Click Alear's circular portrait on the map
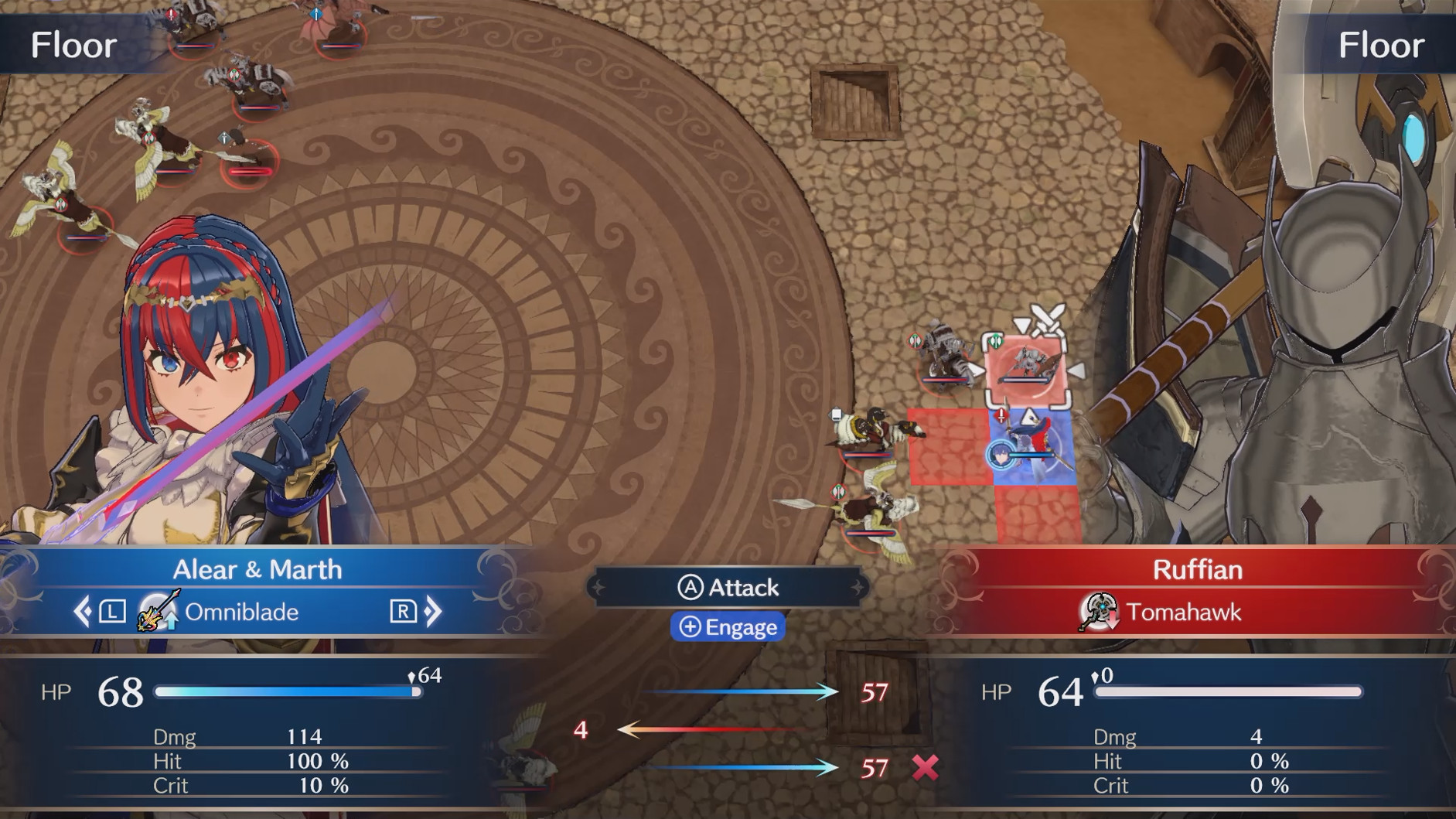Image resolution: width=1456 pixels, height=819 pixels. point(1002,454)
